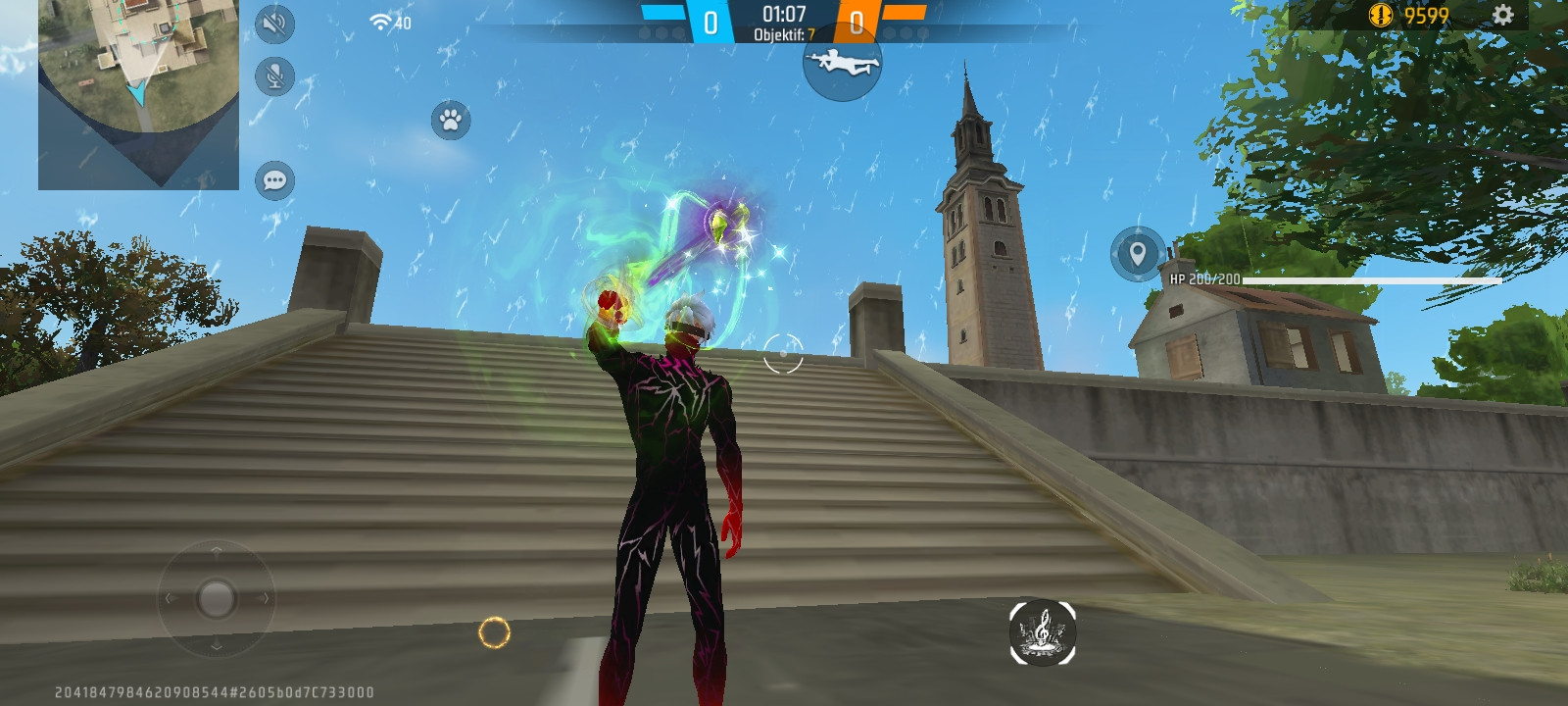Open settings with the gear icon
Screen dimensions: 1568x706
click(1503, 15)
